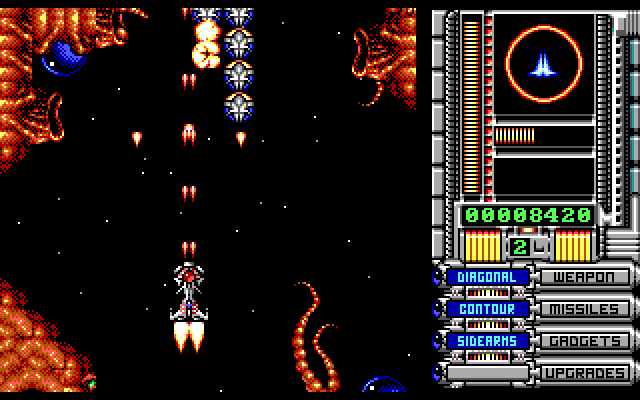
Task: Open the GADGETS category button
Action: [586, 341]
